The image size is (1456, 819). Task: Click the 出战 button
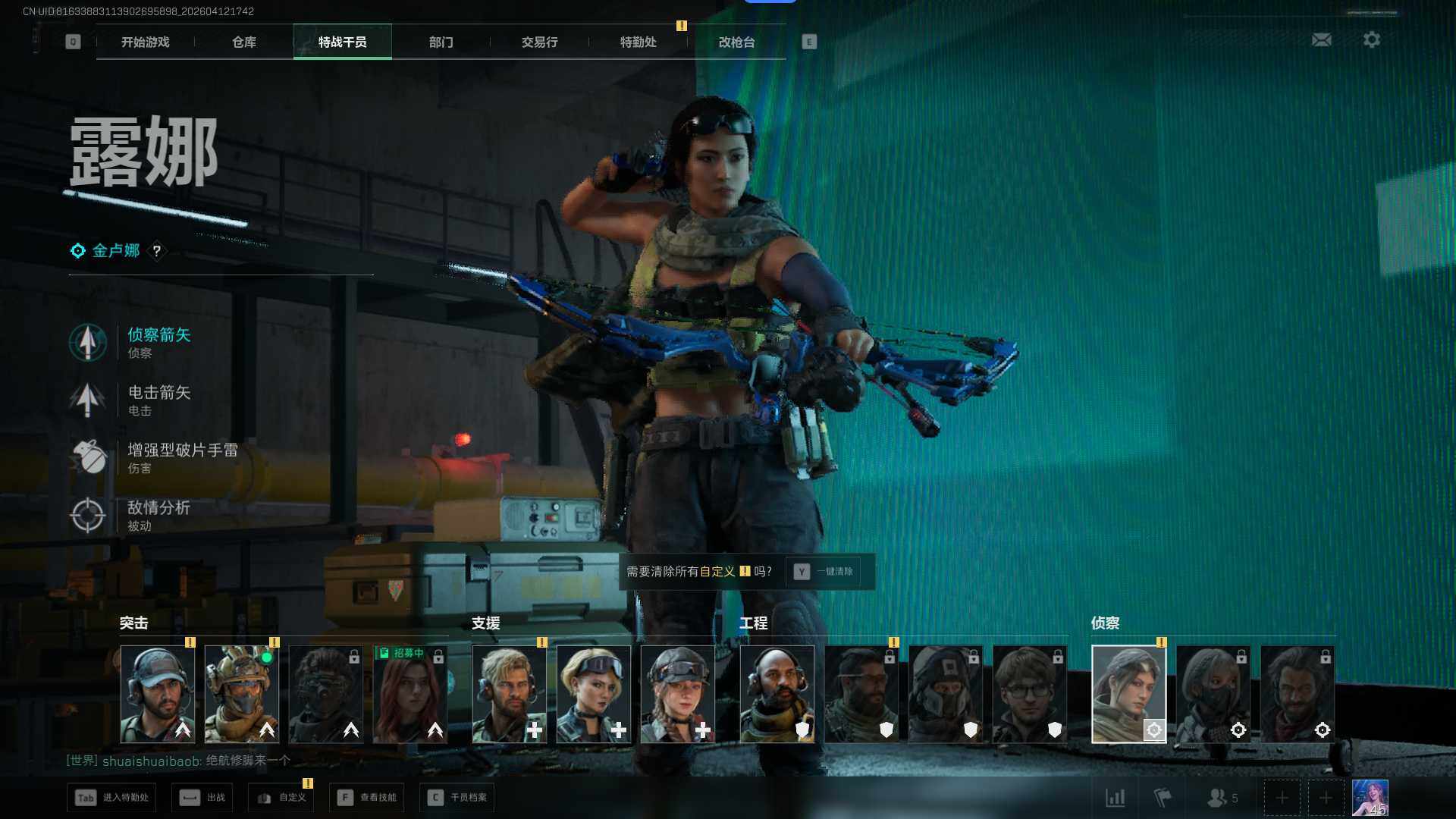(x=202, y=797)
